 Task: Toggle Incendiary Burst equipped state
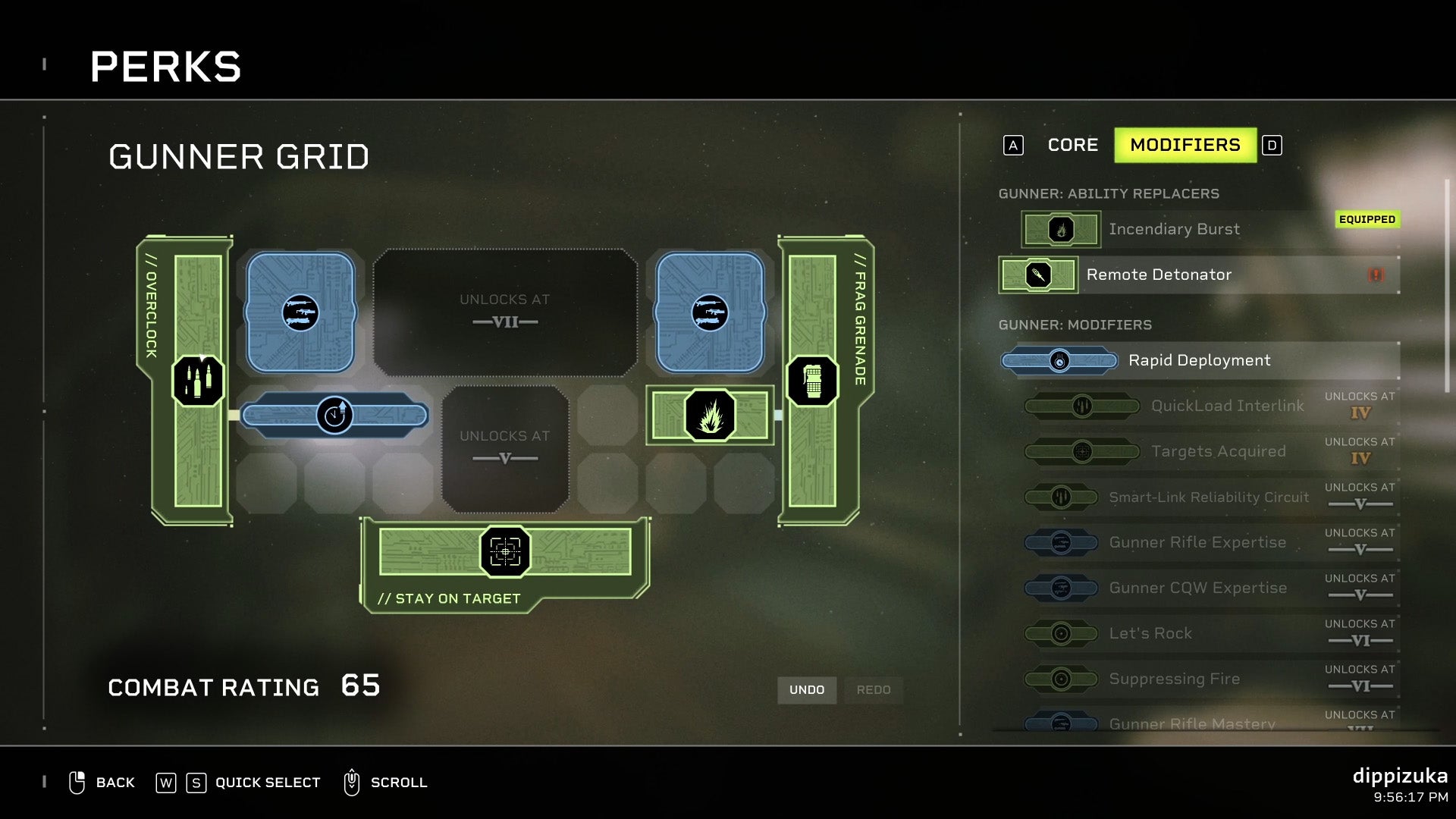[1175, 229]
